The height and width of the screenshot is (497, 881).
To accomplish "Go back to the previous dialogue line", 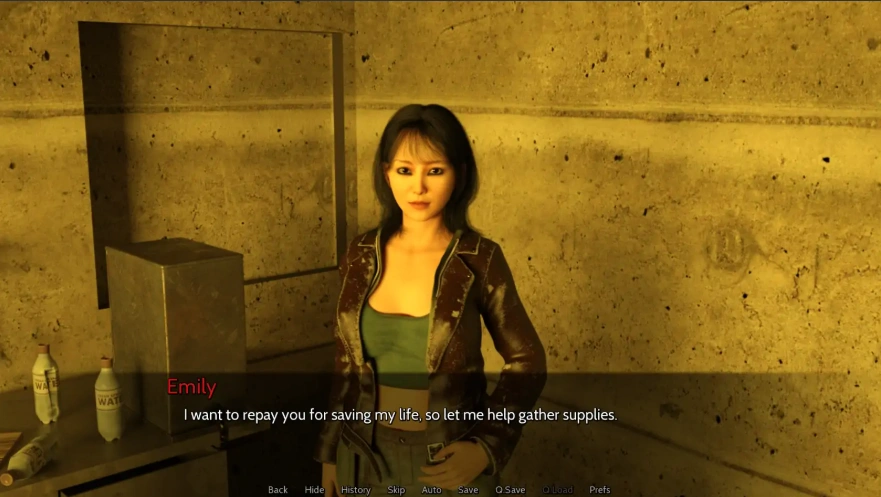I will coord(278,490).
